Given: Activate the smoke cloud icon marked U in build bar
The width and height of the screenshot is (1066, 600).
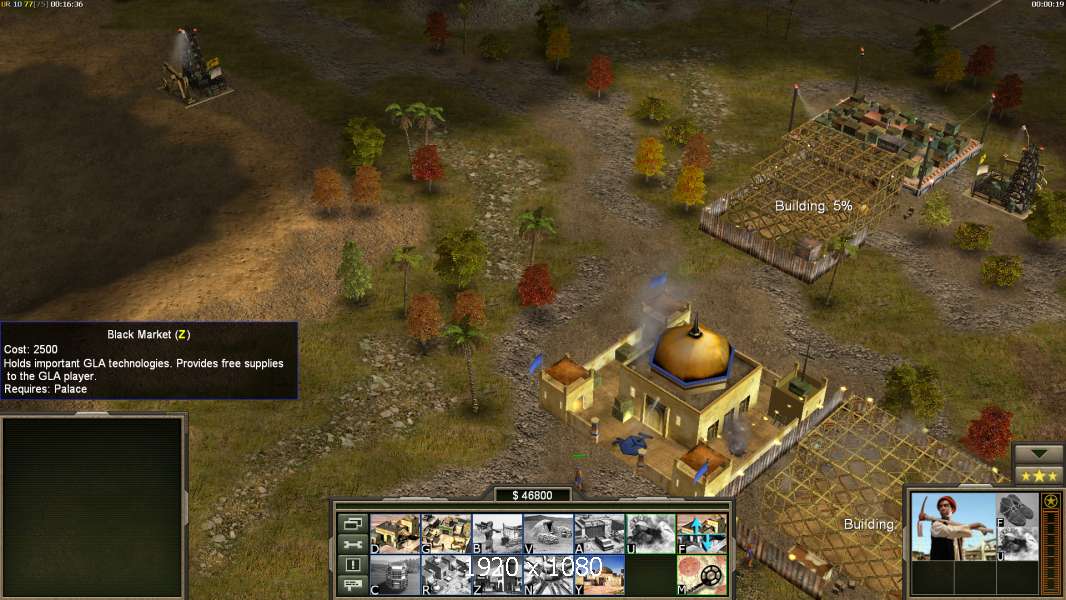Looking at the screenshot, I should 650,534.
